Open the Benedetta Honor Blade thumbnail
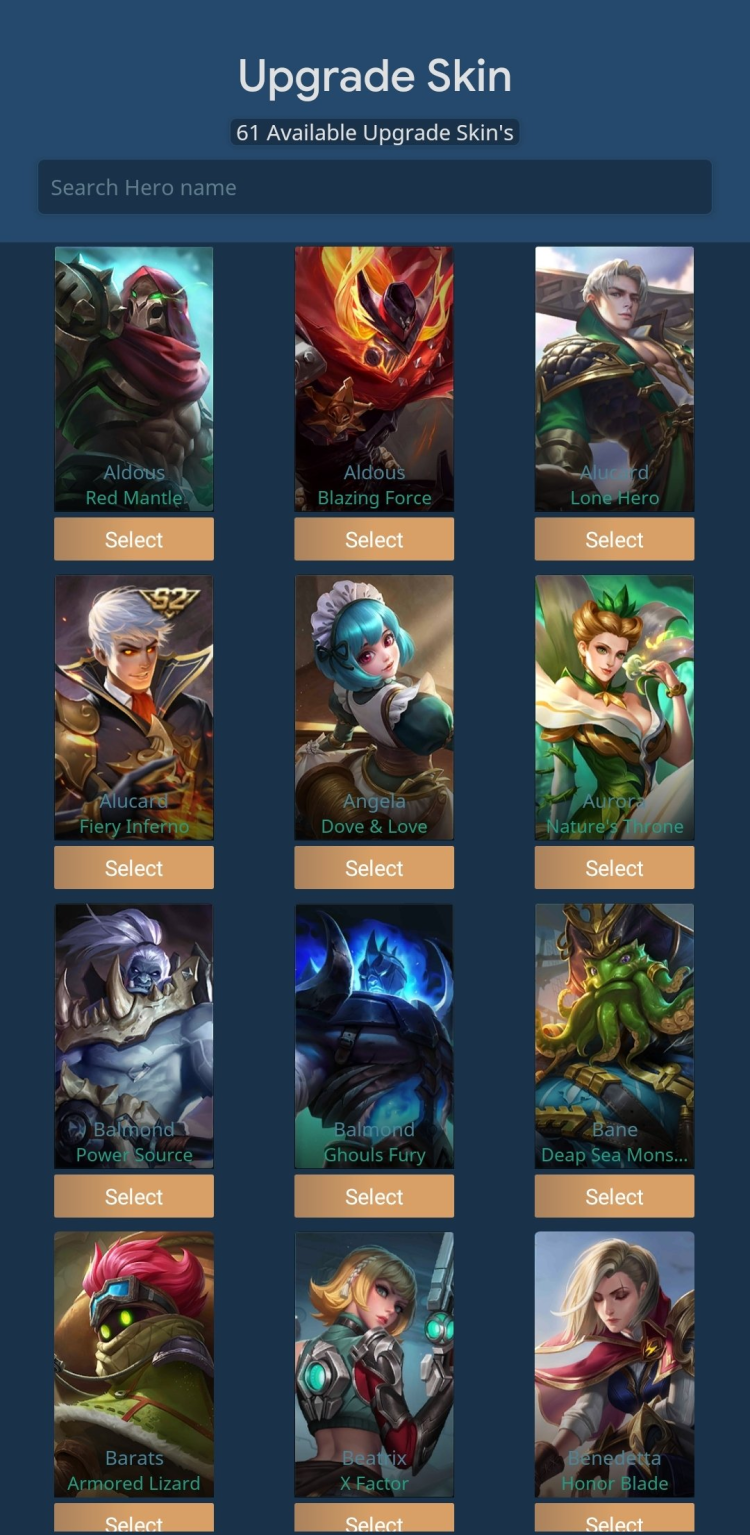The height and width of the screenshot is (1535, 750). click(614, 1364)
